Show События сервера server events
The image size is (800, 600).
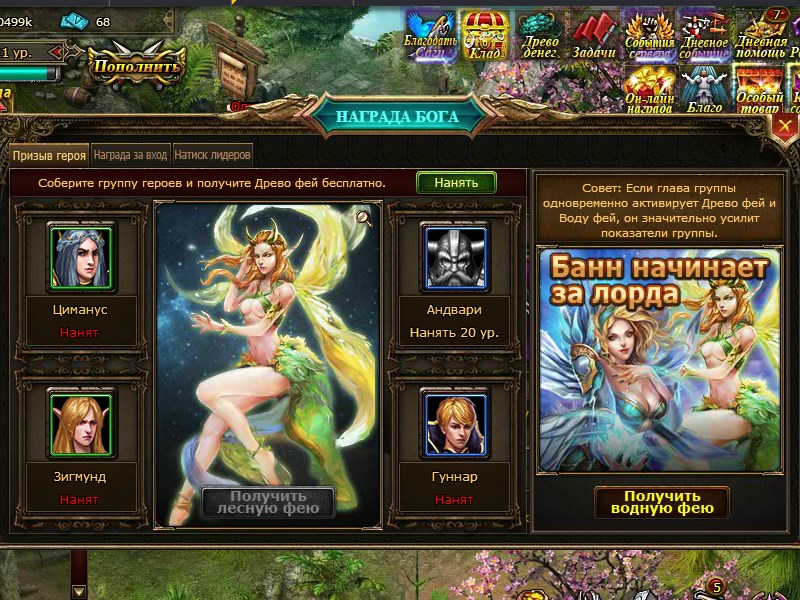pos(649,35)
